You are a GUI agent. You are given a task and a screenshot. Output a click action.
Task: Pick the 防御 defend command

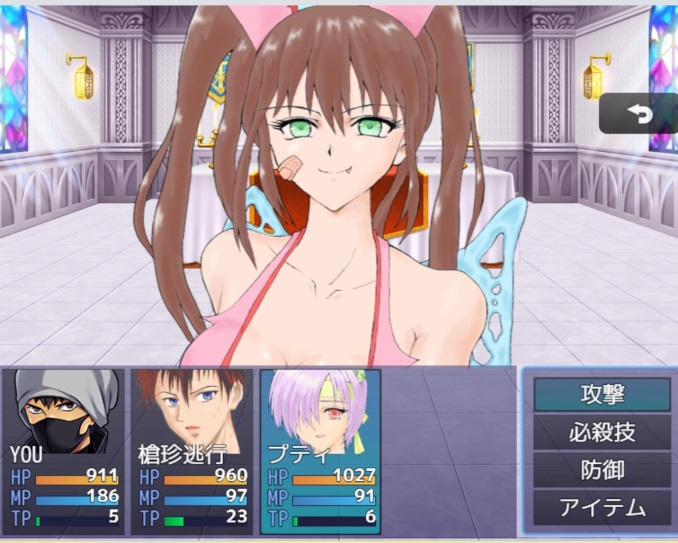601,470
